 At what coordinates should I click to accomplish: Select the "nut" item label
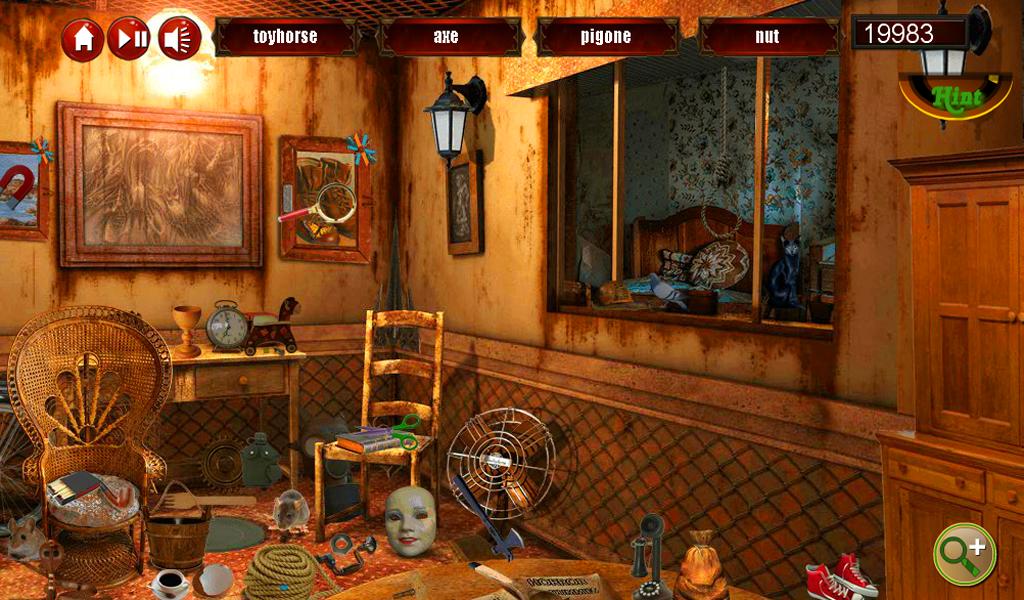pyautogui.click(x=767, y=37)
